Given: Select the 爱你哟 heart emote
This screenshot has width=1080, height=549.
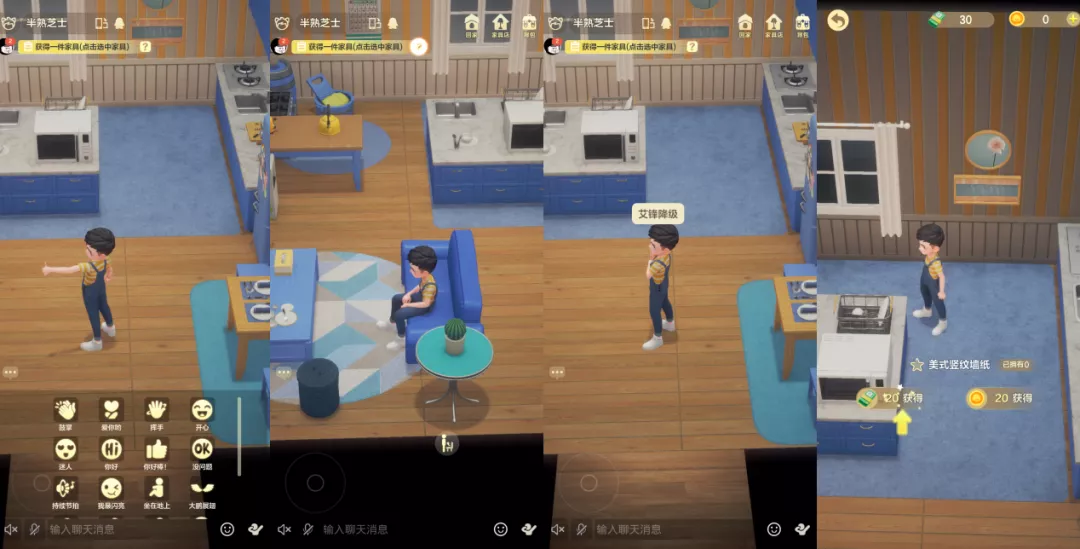Looking at the screenshot, I should click(110, 409).
